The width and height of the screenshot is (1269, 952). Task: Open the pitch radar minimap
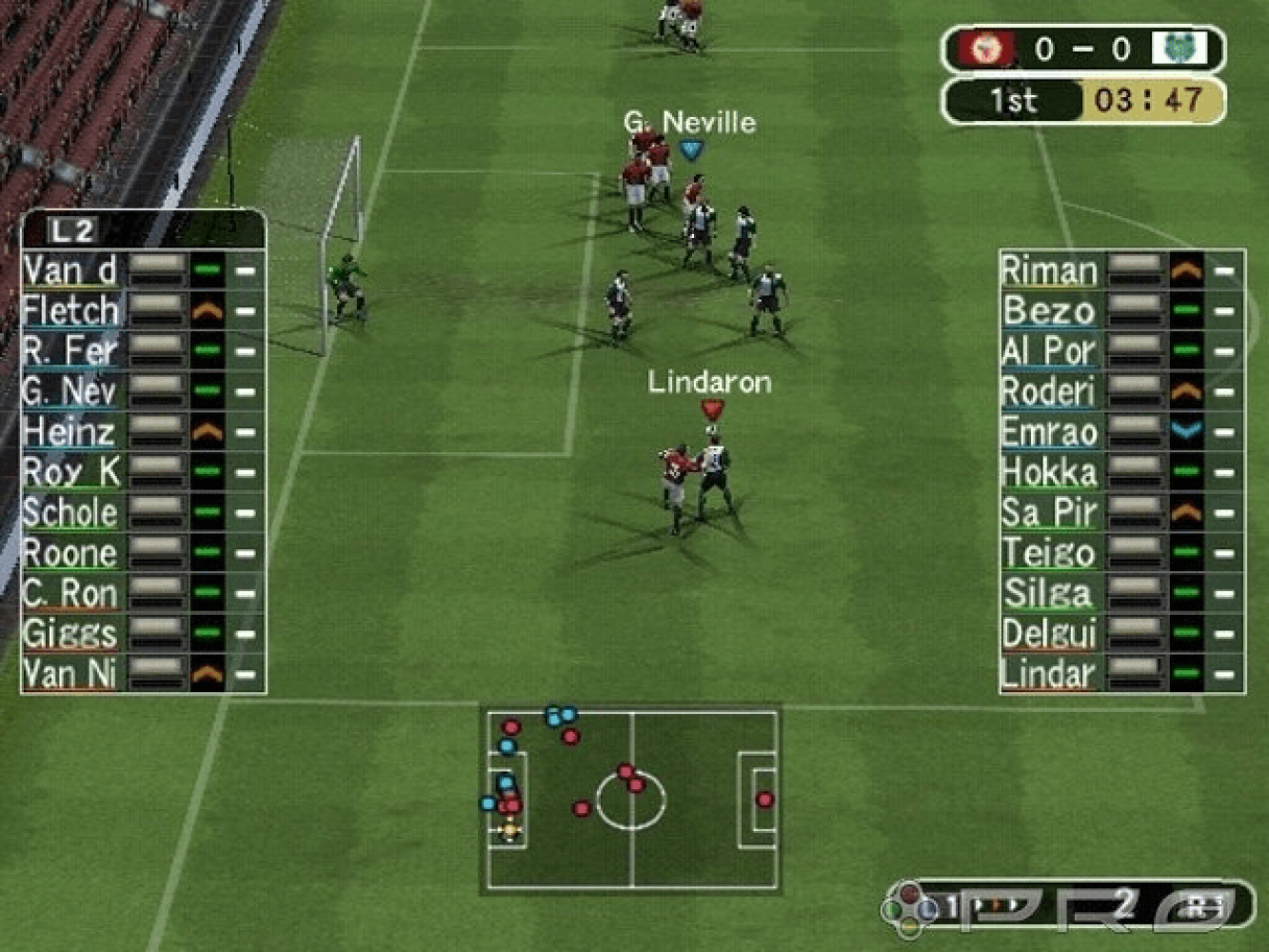point(632,800)
